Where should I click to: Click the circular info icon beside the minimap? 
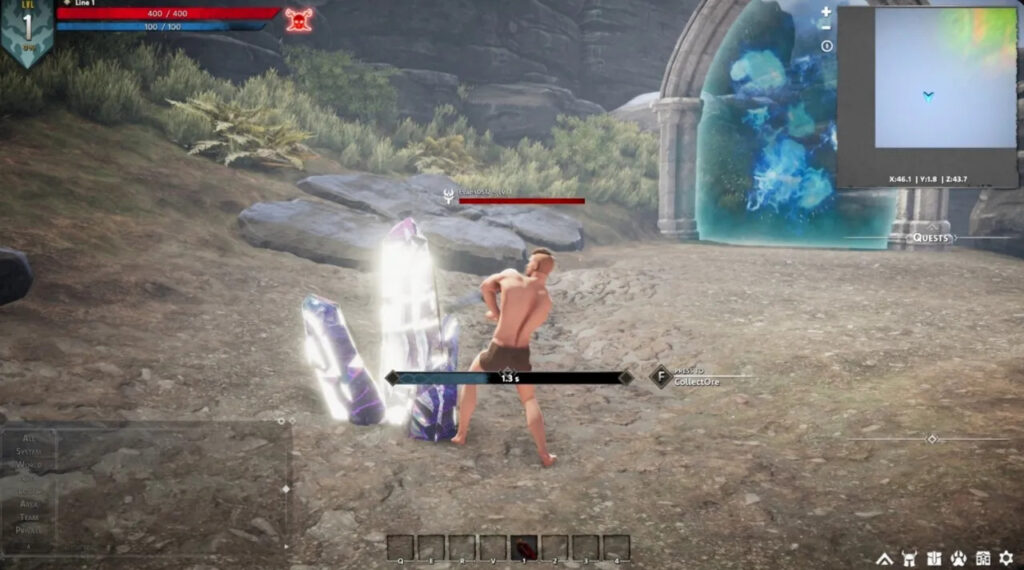click(826, 46)
